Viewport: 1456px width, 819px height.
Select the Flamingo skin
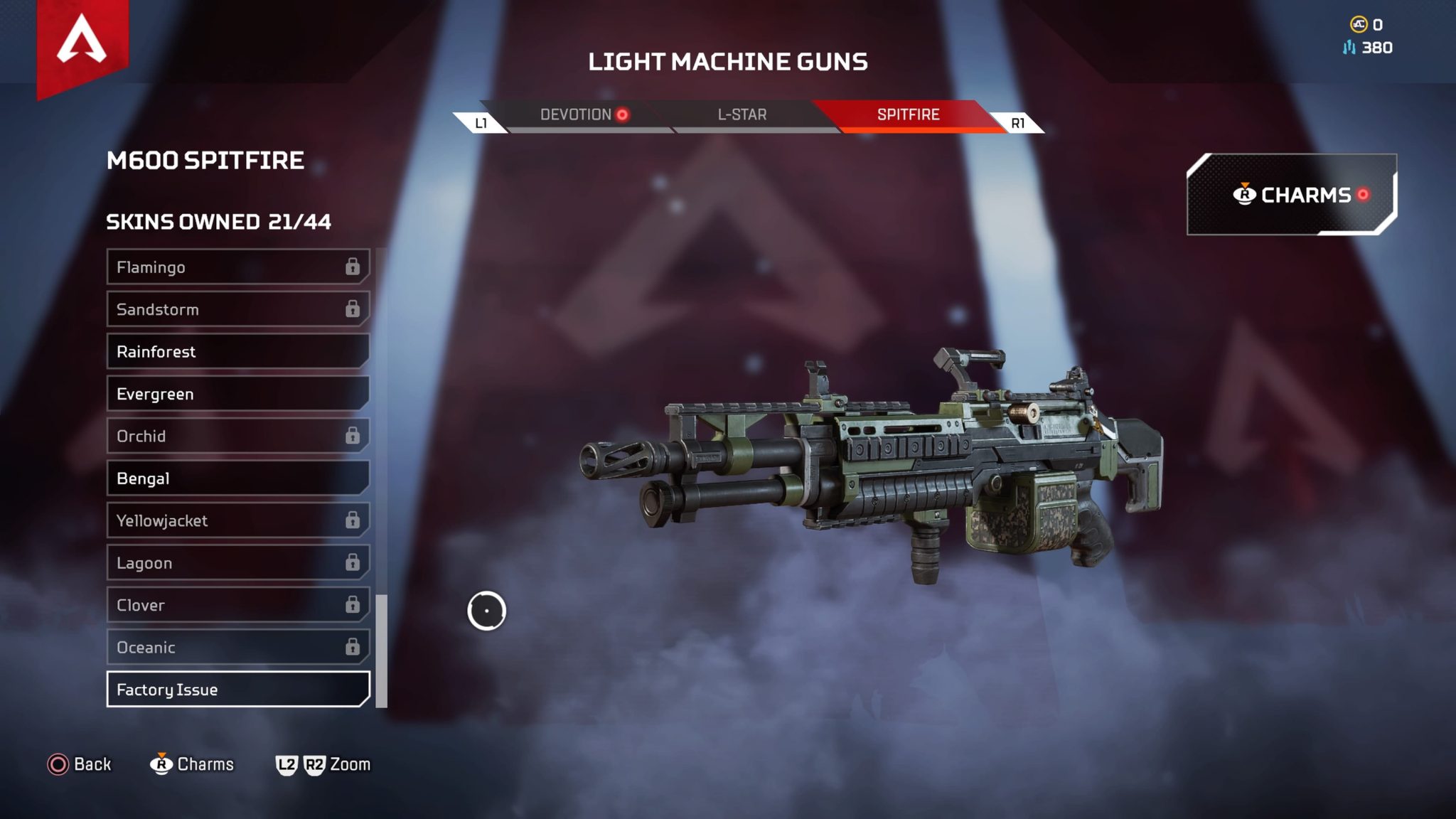[237, 267]
